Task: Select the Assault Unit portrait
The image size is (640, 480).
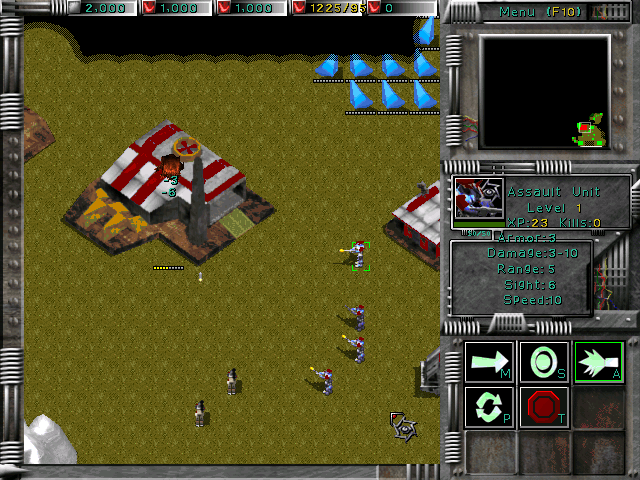Action: (x=477, y=198)
